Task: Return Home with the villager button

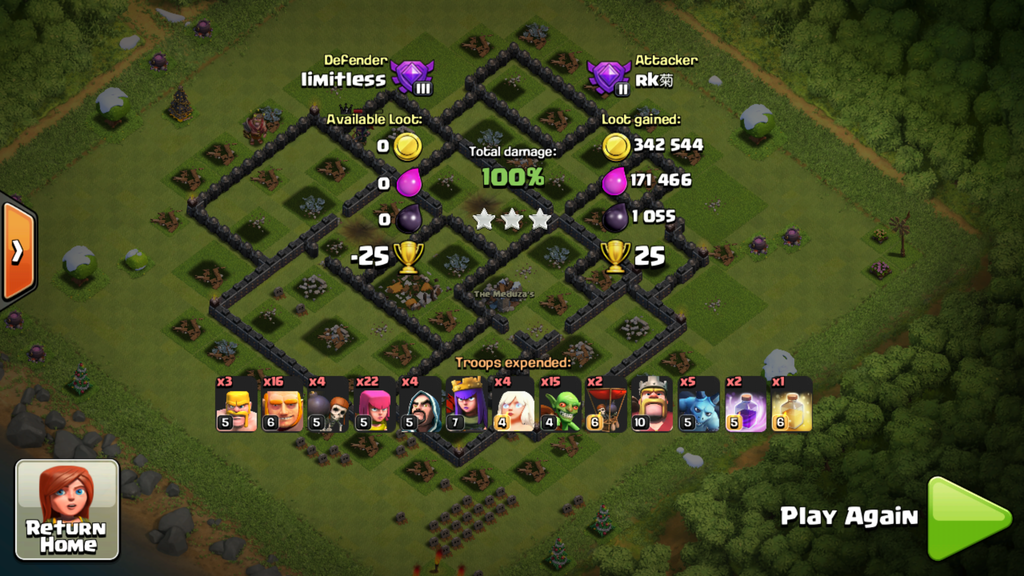Action: [67, 509]
